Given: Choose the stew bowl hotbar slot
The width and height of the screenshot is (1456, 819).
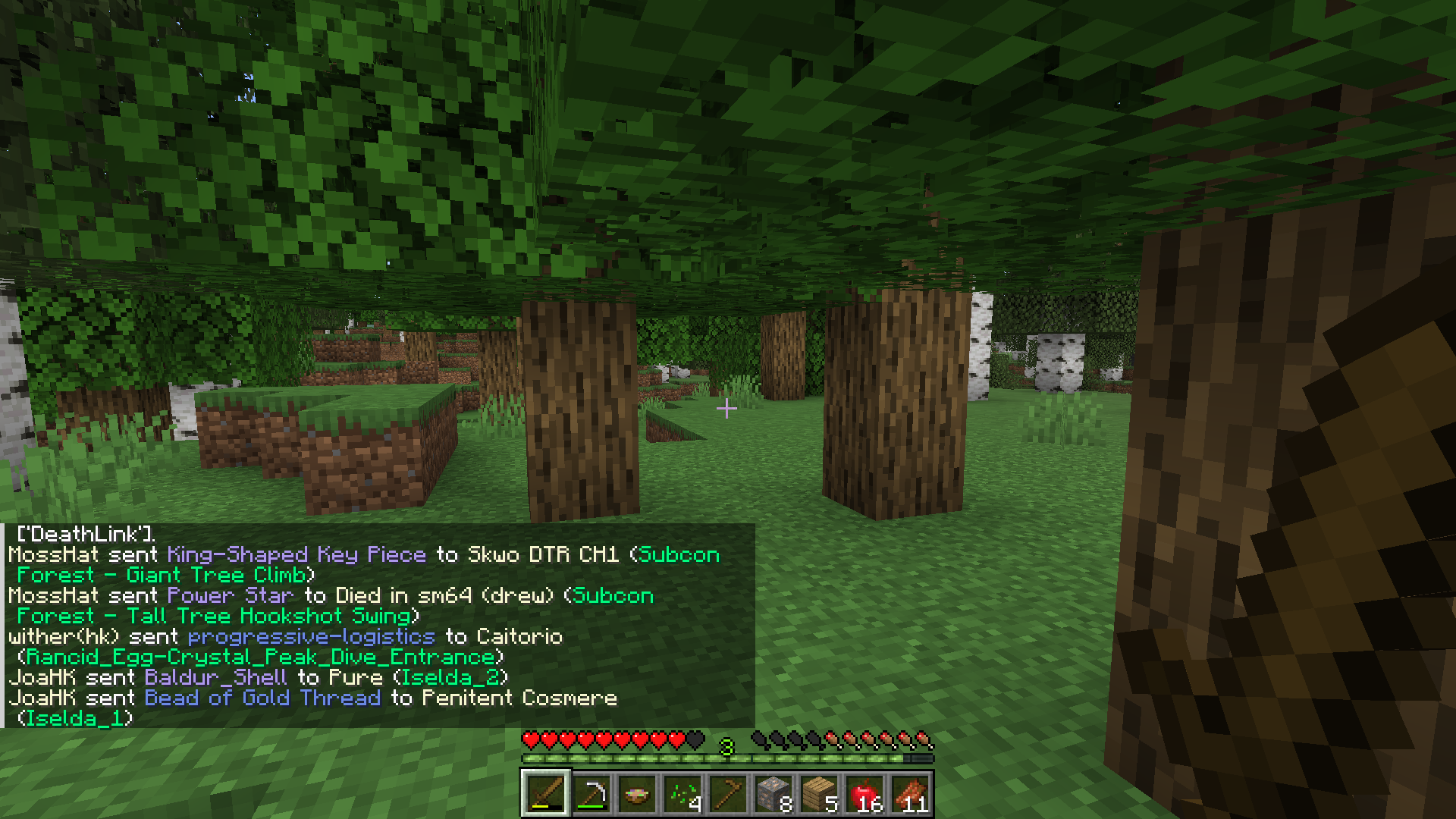Looking at the screenshot, I should [636, 794].
